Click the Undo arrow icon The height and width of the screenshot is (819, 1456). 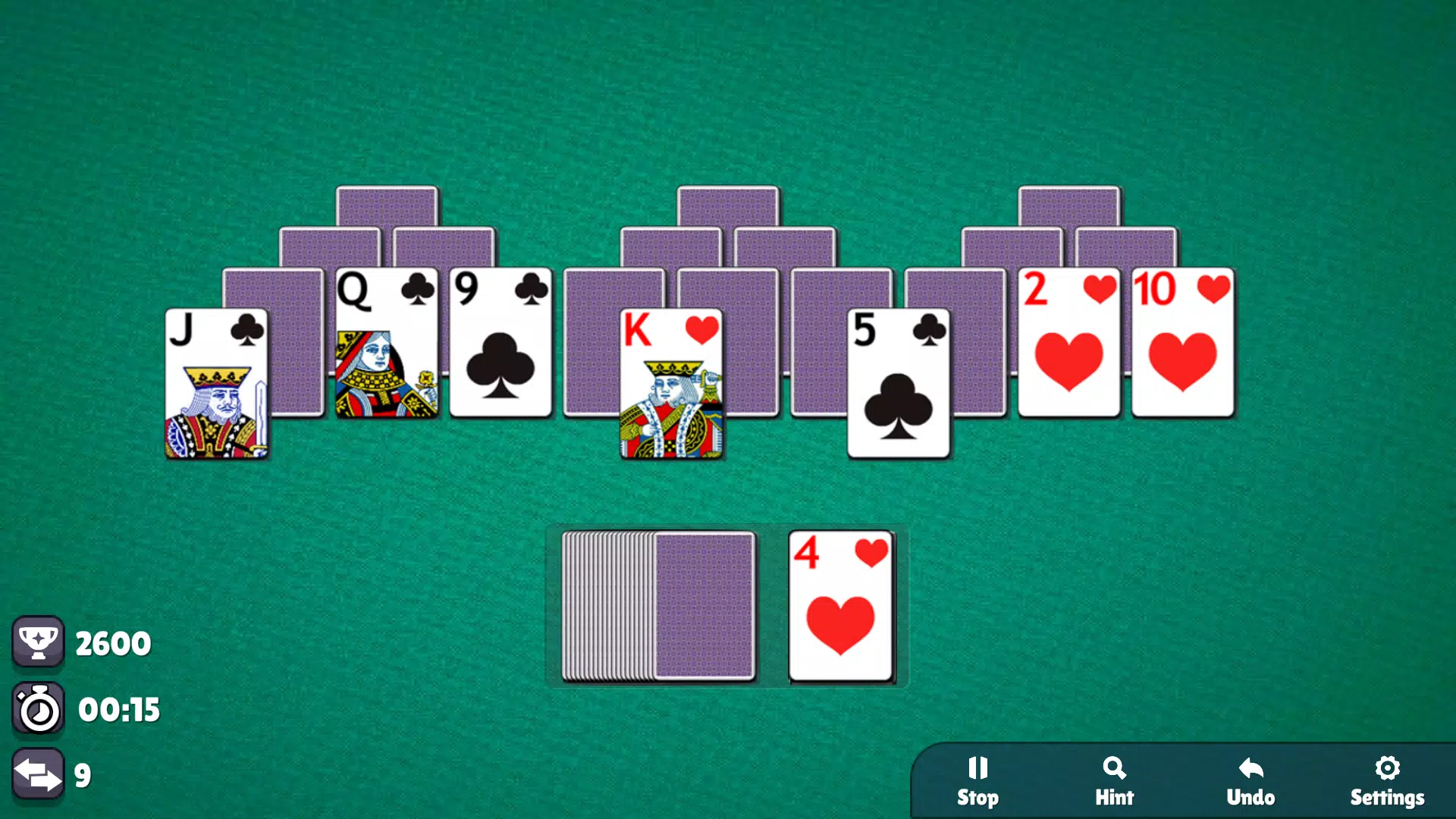coord(1250,768)
